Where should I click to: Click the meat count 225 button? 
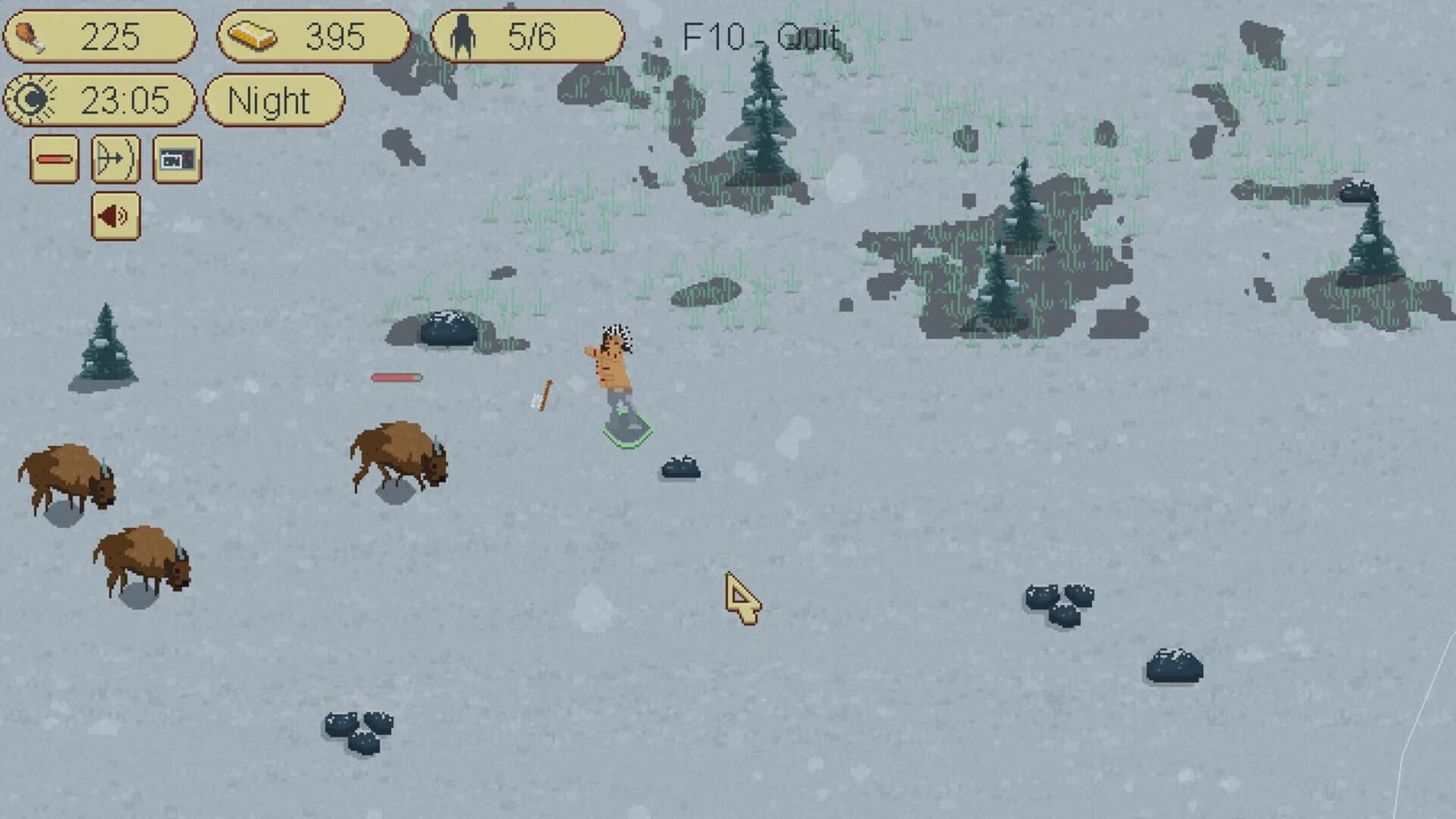pyautogui.click(x=102, y=34)
